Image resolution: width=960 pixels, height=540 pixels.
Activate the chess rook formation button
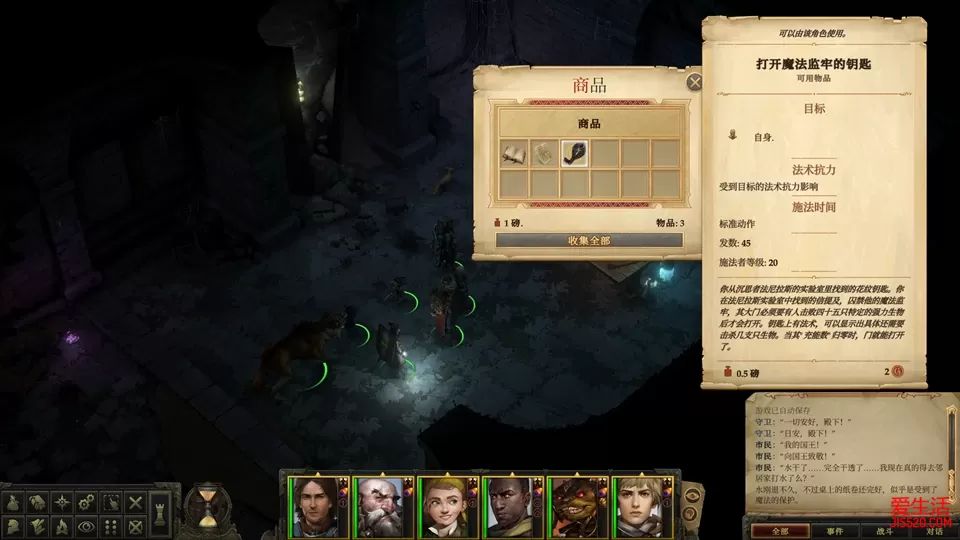(x=161, y=509)
